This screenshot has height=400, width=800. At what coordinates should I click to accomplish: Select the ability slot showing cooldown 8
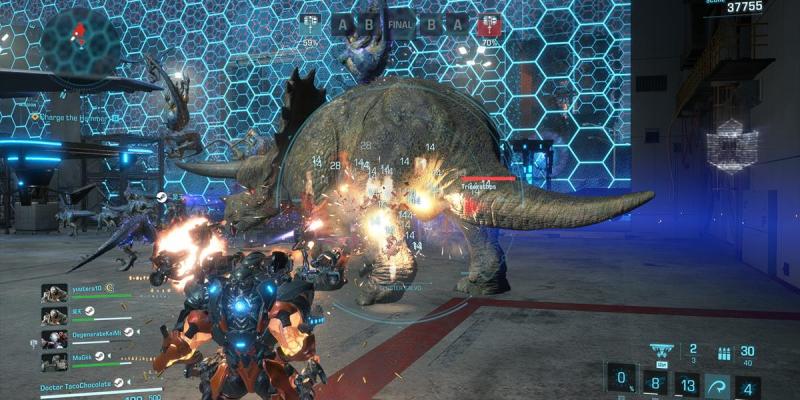coord(654,384)
